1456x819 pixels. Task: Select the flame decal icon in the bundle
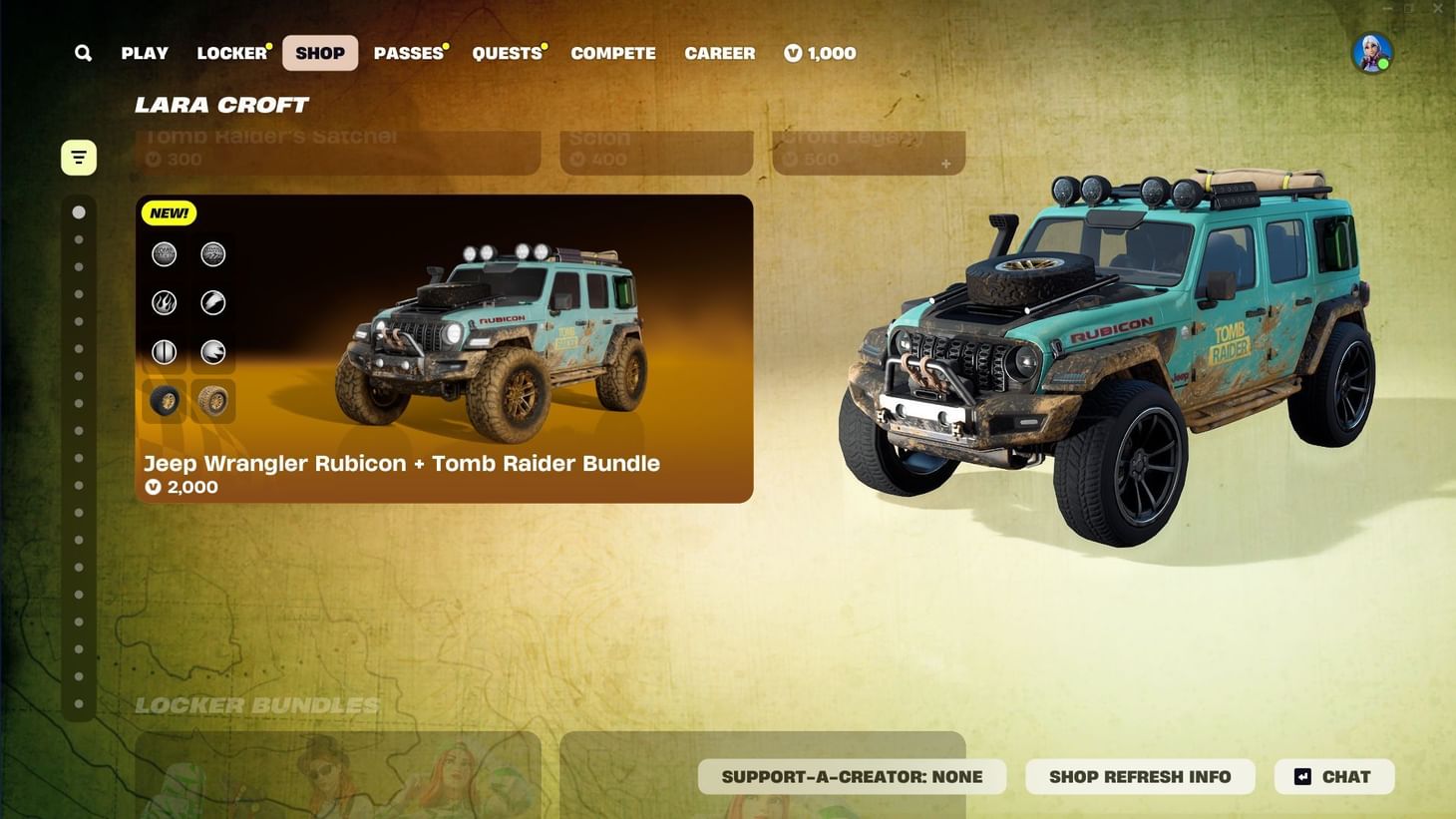point(164,302)
